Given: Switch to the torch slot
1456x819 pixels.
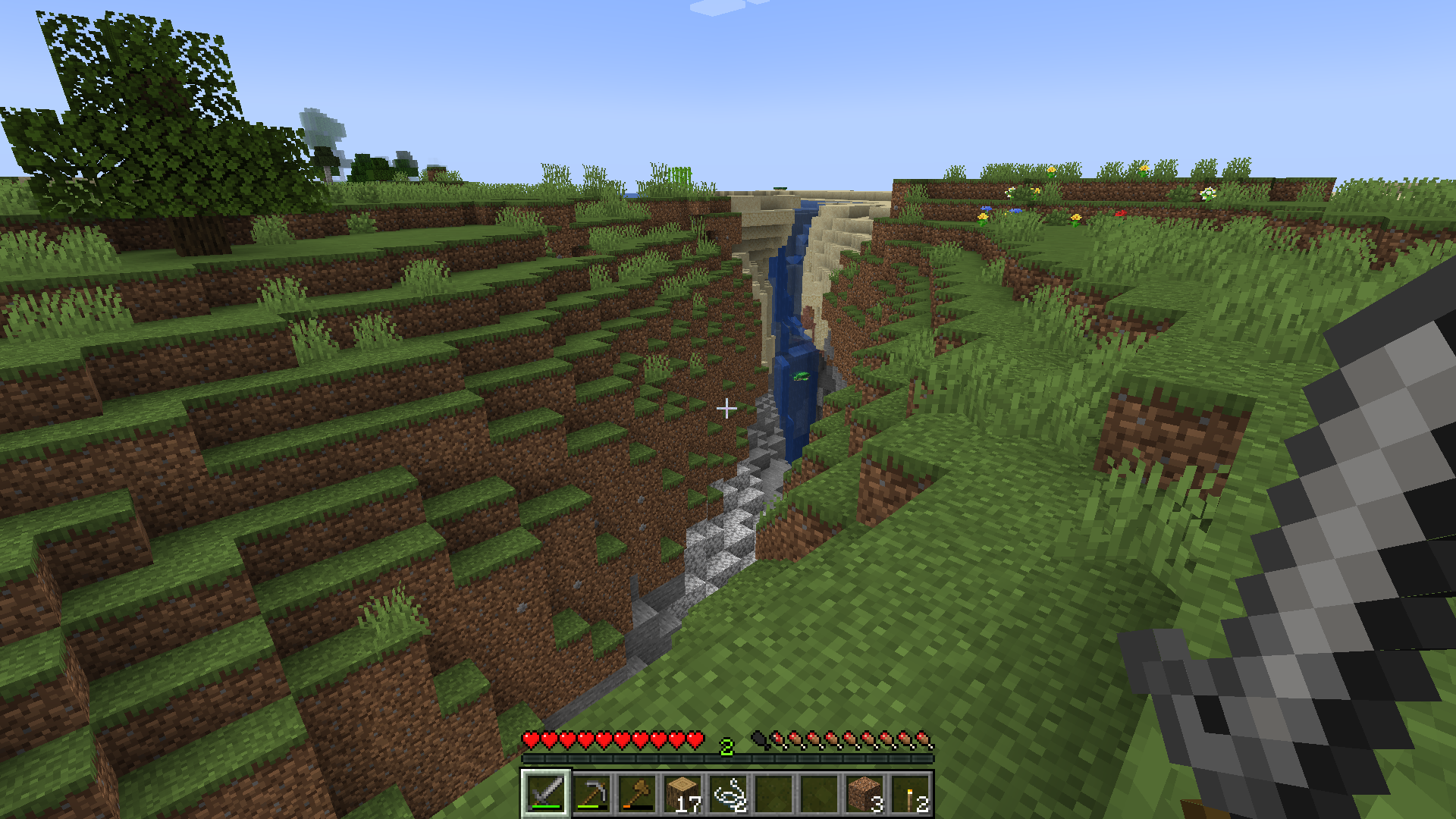Looking at the screenshot, I should pos(909,793).
